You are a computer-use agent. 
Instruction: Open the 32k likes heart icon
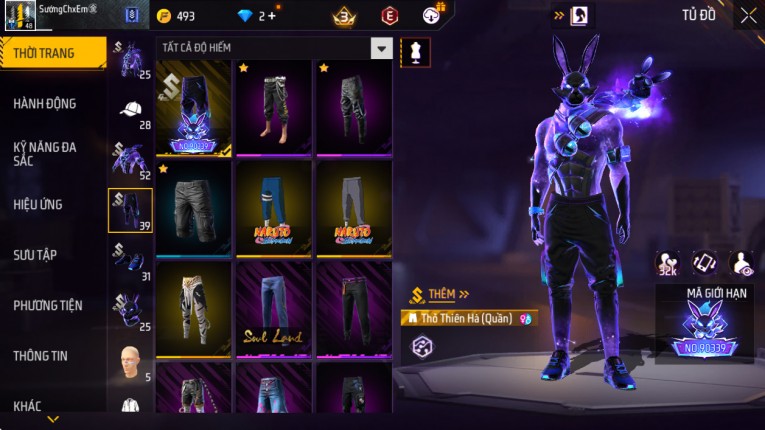(667, 263)
